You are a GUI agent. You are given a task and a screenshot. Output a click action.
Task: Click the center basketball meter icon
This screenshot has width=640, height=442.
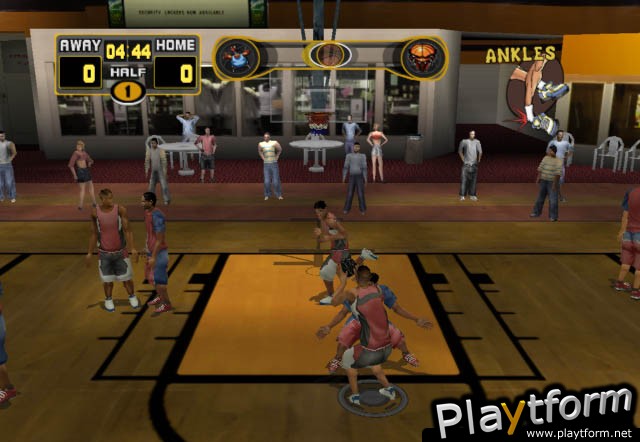pyautogui.click(x=329, y=55)
